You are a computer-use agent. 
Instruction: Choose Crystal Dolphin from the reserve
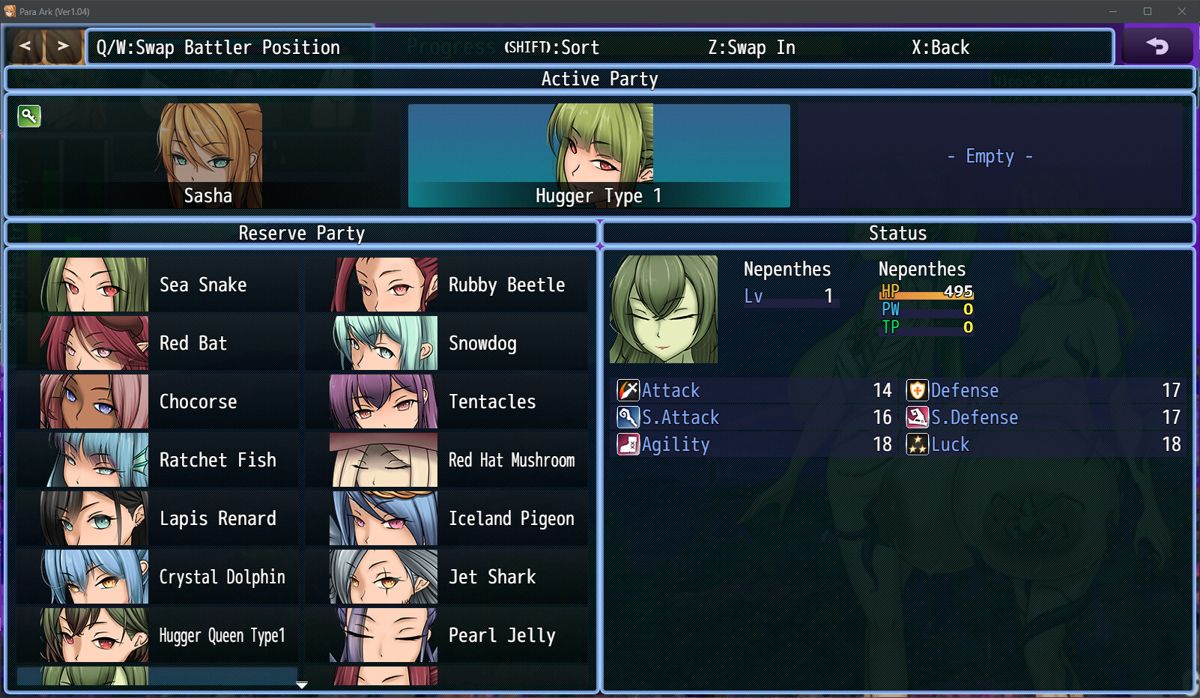[160, 577]
